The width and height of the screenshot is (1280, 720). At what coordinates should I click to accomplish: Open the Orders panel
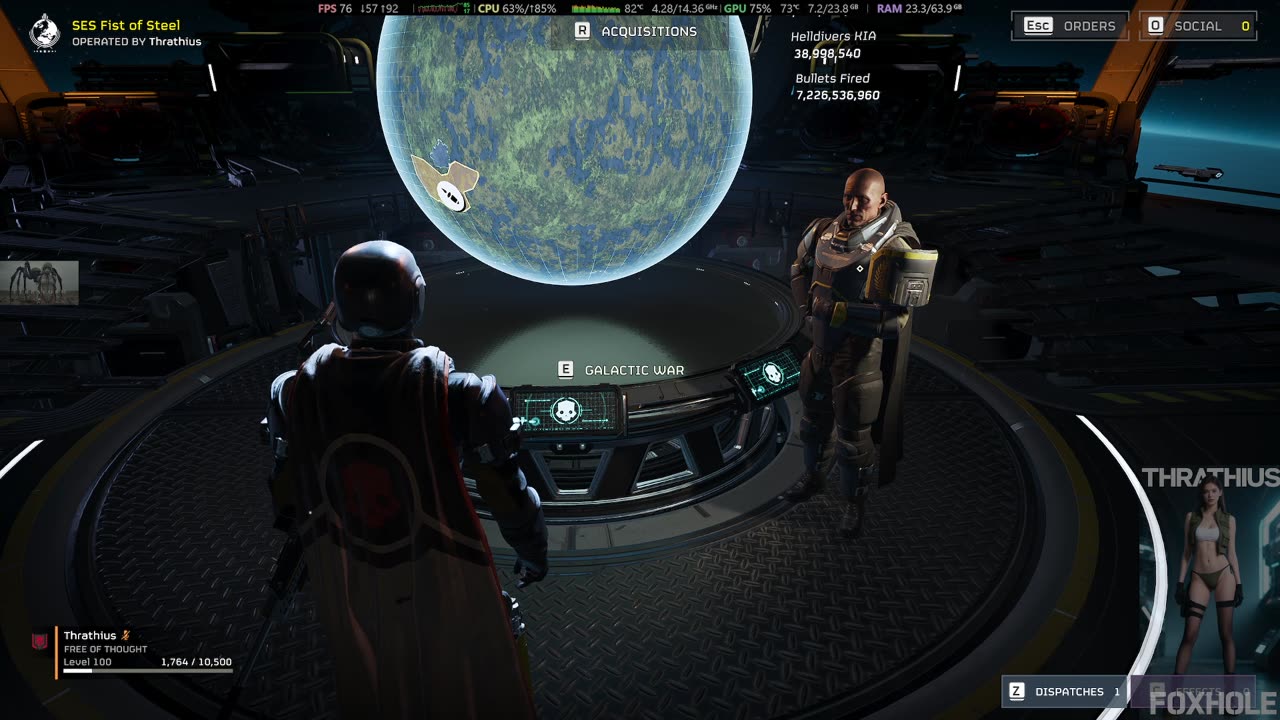pos(1070,26)
